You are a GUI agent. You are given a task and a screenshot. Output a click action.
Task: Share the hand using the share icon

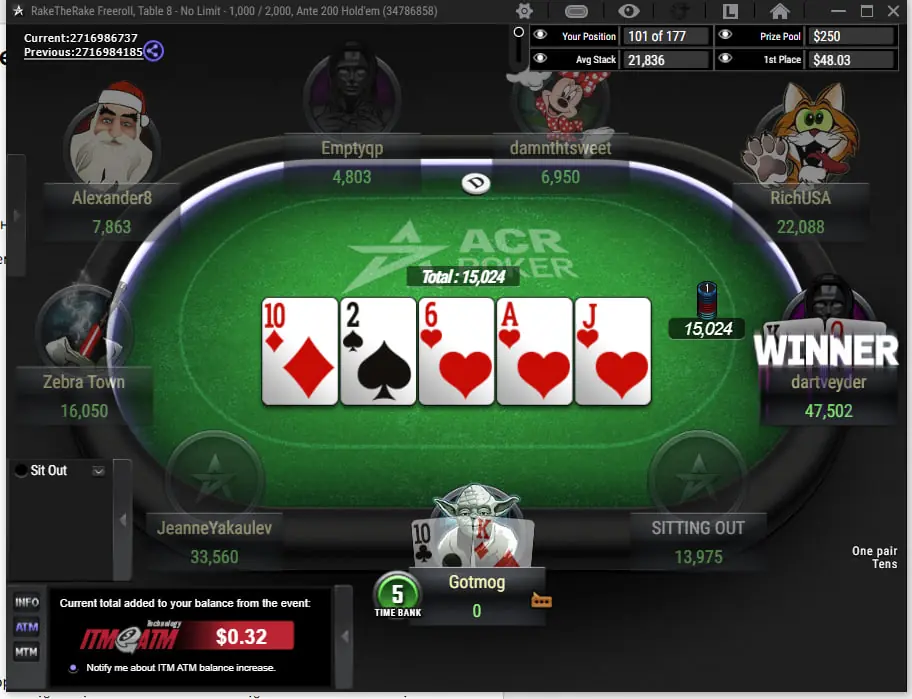153,51
